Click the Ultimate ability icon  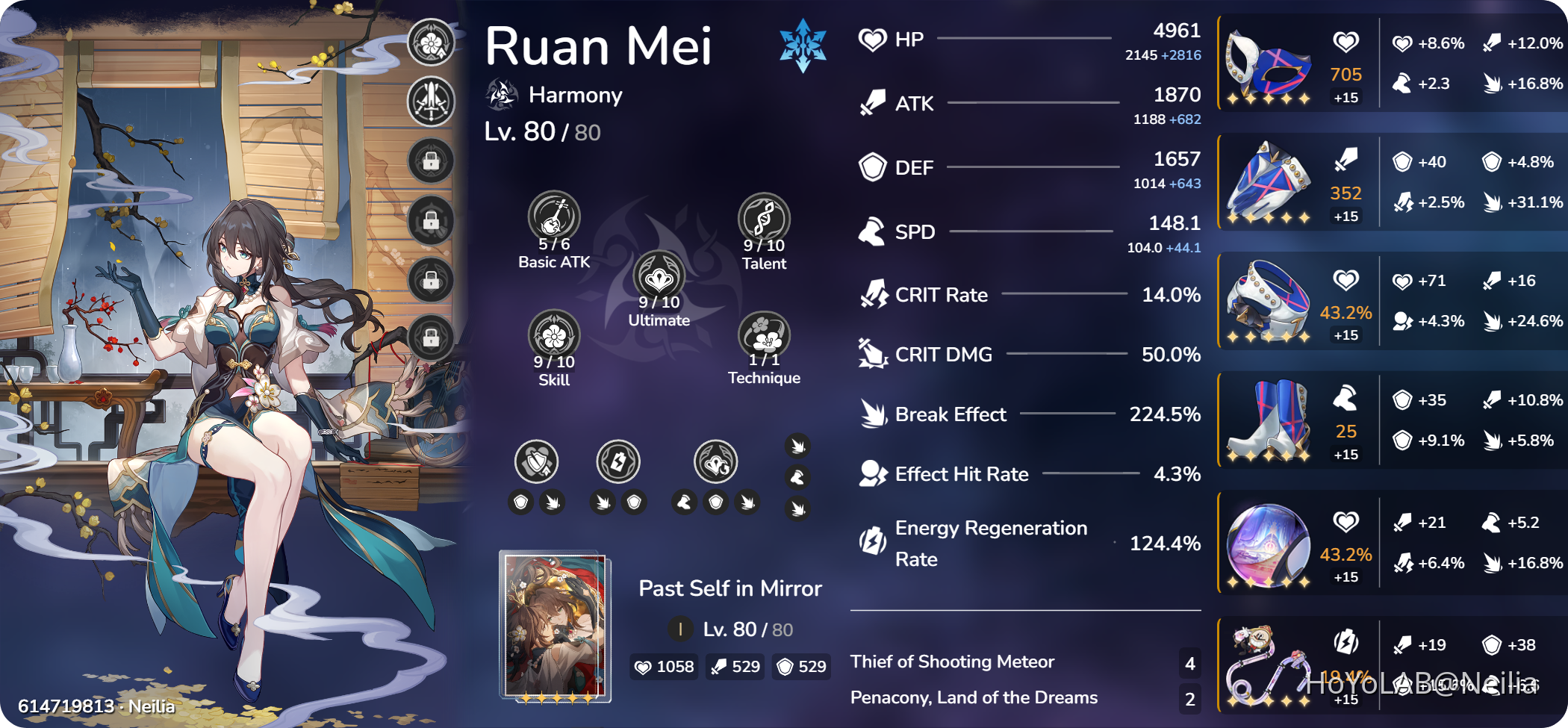tap(659, 278)
